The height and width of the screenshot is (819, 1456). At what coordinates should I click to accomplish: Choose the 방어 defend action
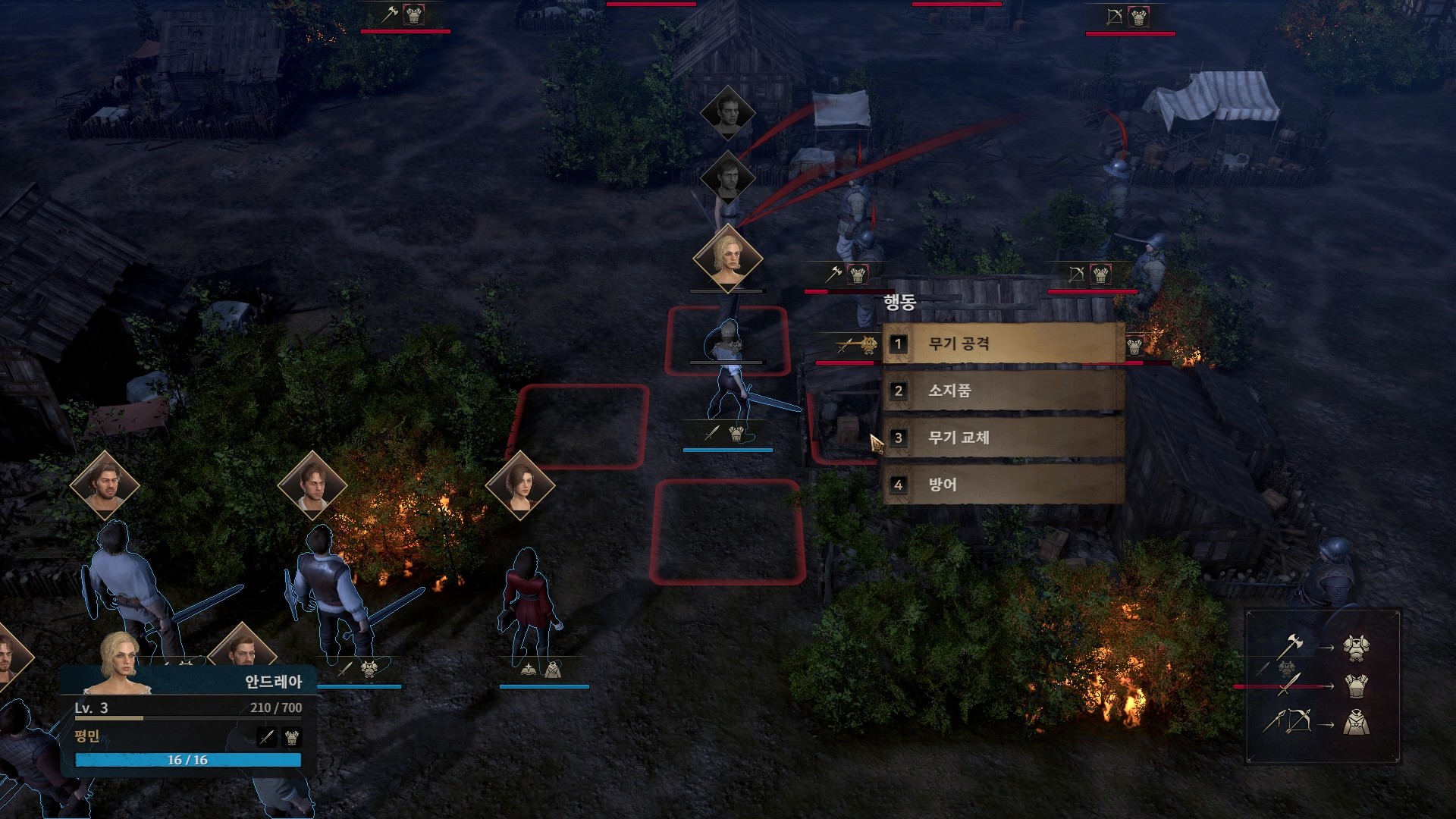[x=1003, y=485]
